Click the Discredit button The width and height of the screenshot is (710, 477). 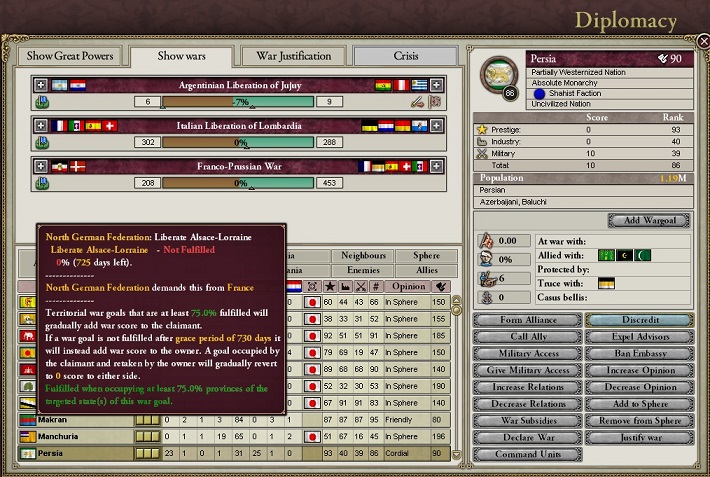point(637,320)
